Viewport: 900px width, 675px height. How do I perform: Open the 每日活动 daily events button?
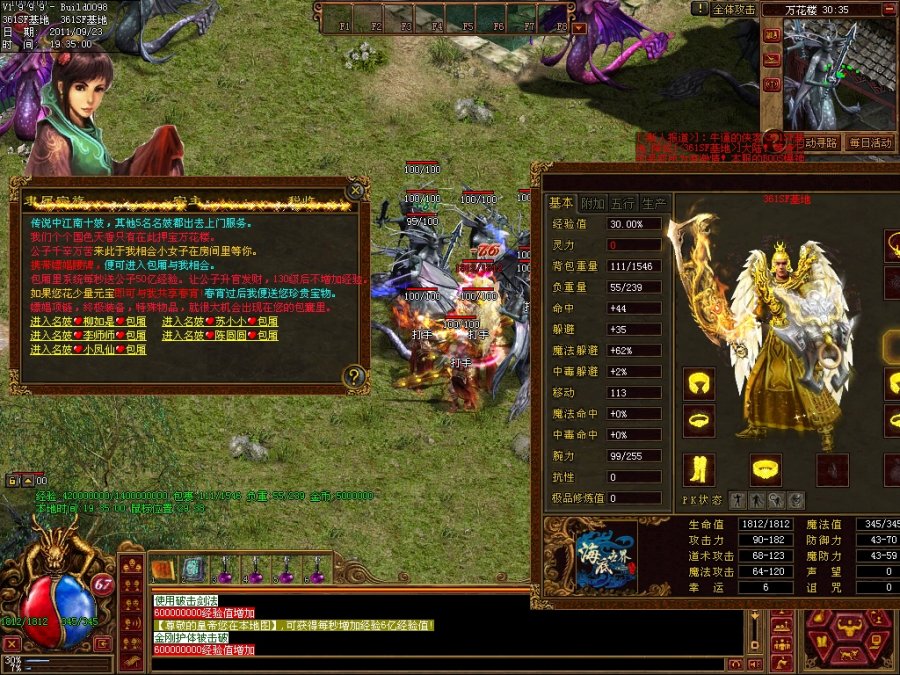pos(869,142)
